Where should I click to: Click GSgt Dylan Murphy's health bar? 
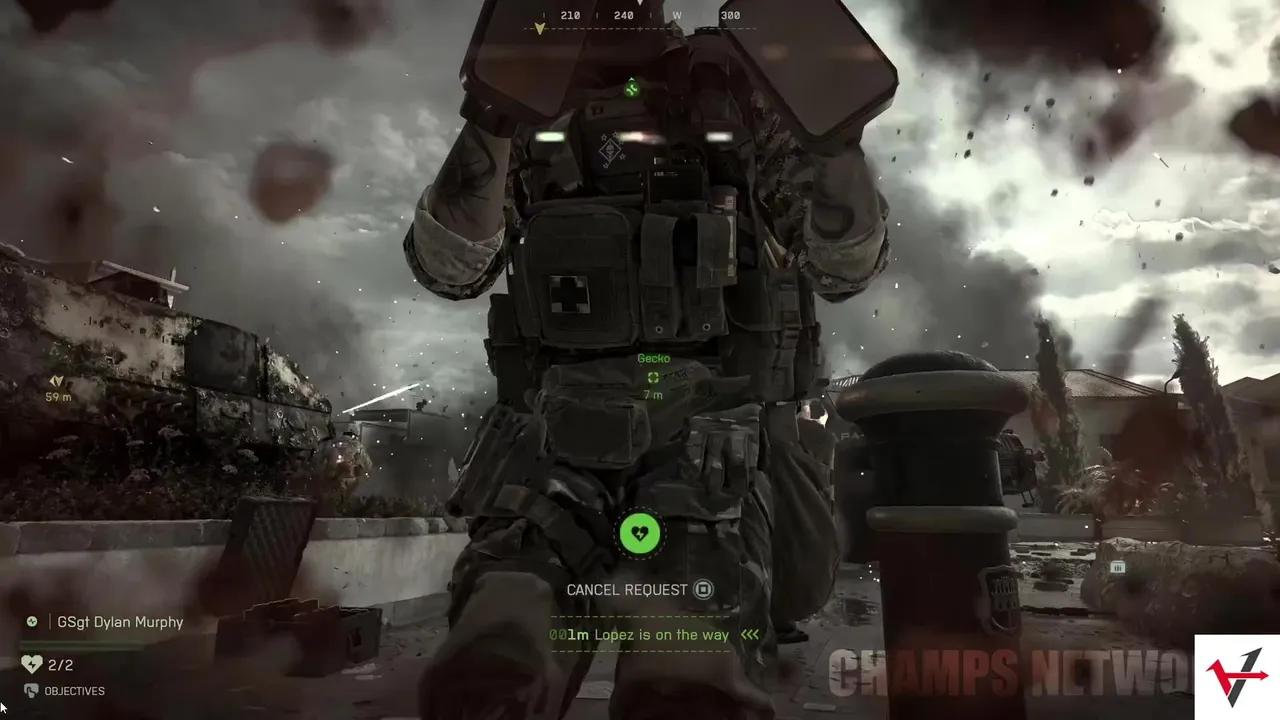[x=80, y=644]
